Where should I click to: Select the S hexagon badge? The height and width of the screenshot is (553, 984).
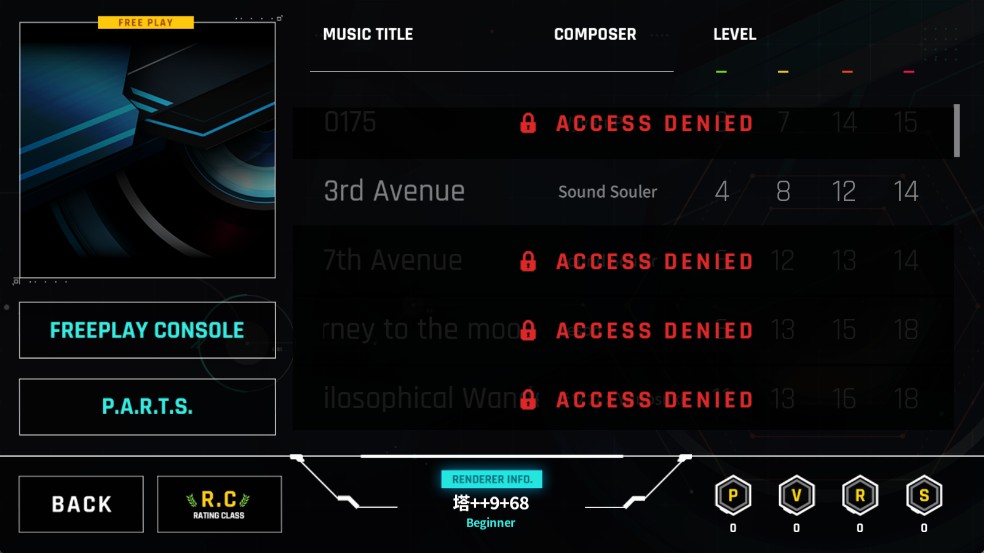click(924, 495)
